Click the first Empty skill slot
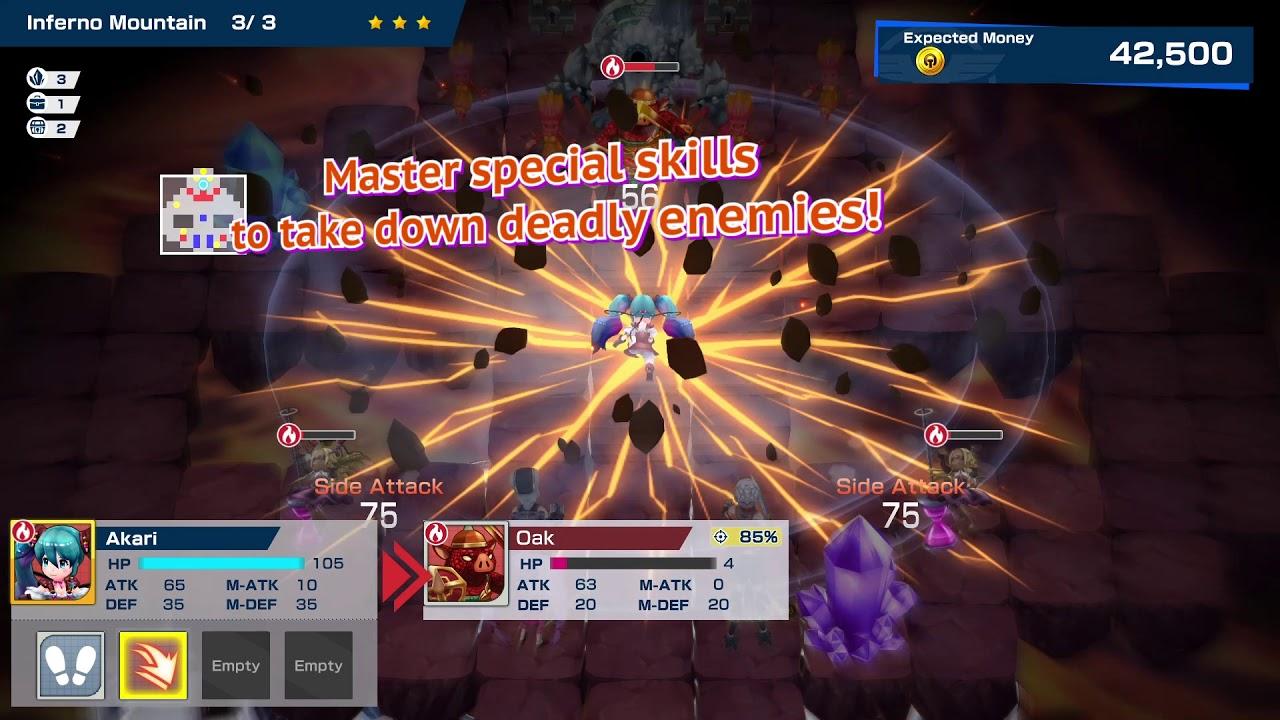This screenshot has height=720, width=1280. 236,664
